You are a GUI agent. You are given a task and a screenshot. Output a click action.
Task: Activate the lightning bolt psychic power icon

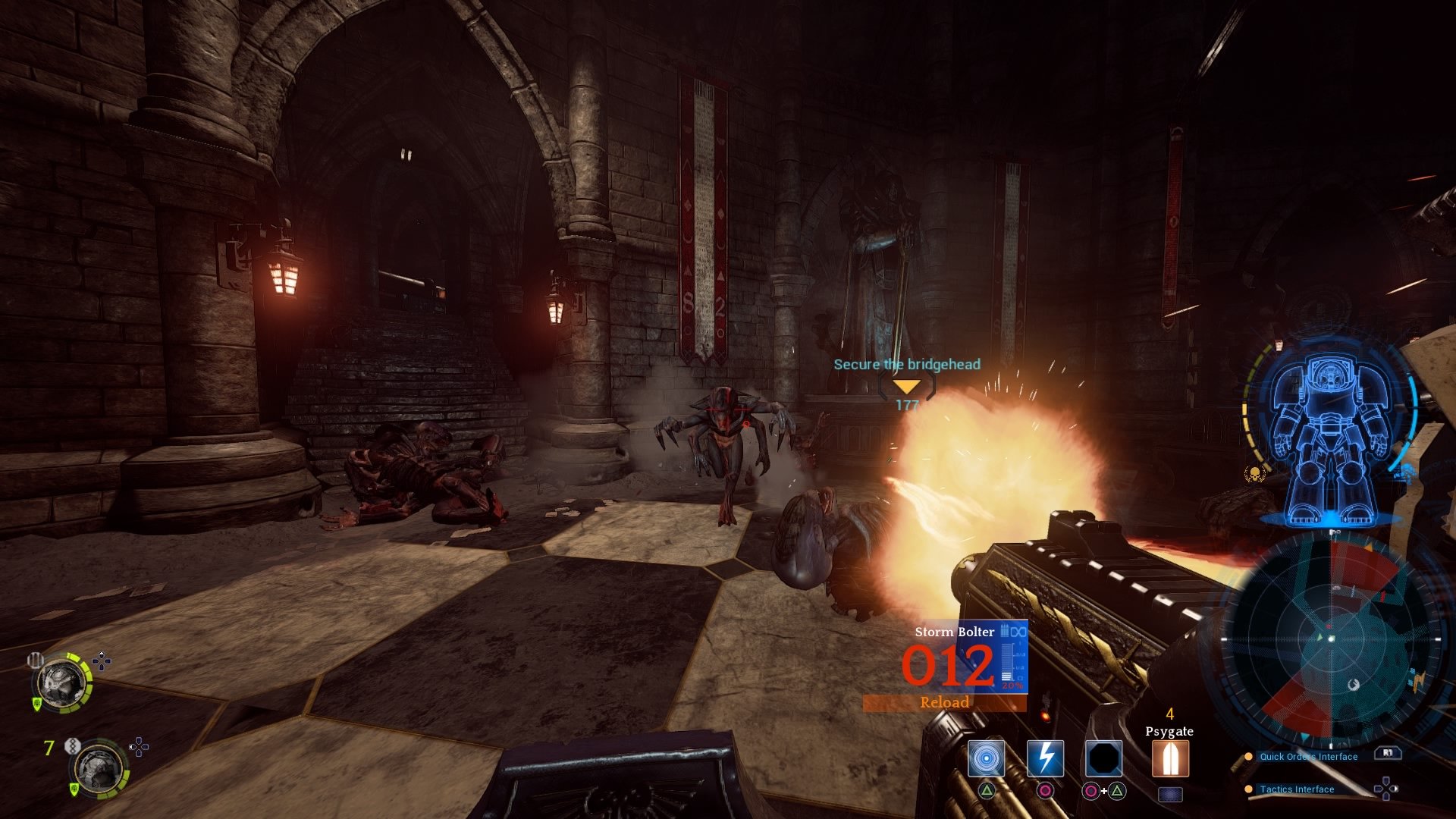(x=1046, y=758)
